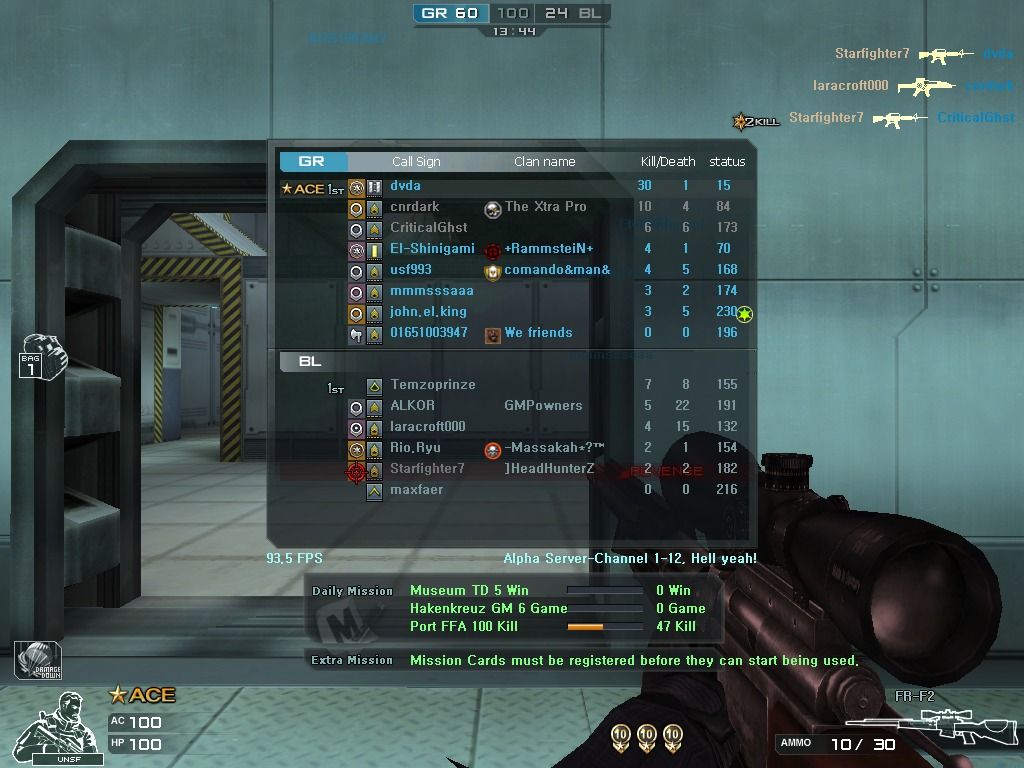Select Temzoprinze in the BL team list
This screenshot has width=1024, height=768.
click(432, 385)
